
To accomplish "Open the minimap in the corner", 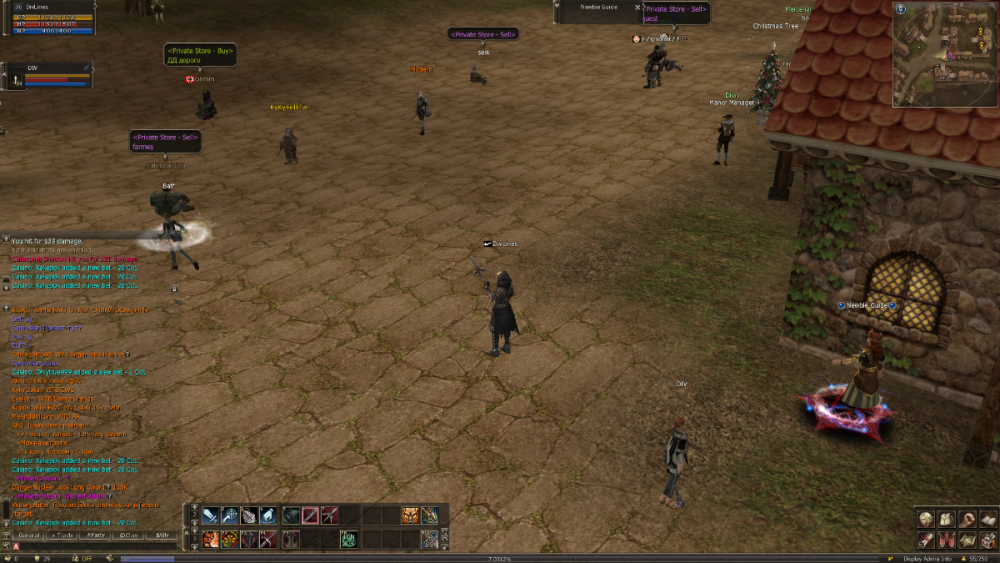I will (x=944, y=54).
